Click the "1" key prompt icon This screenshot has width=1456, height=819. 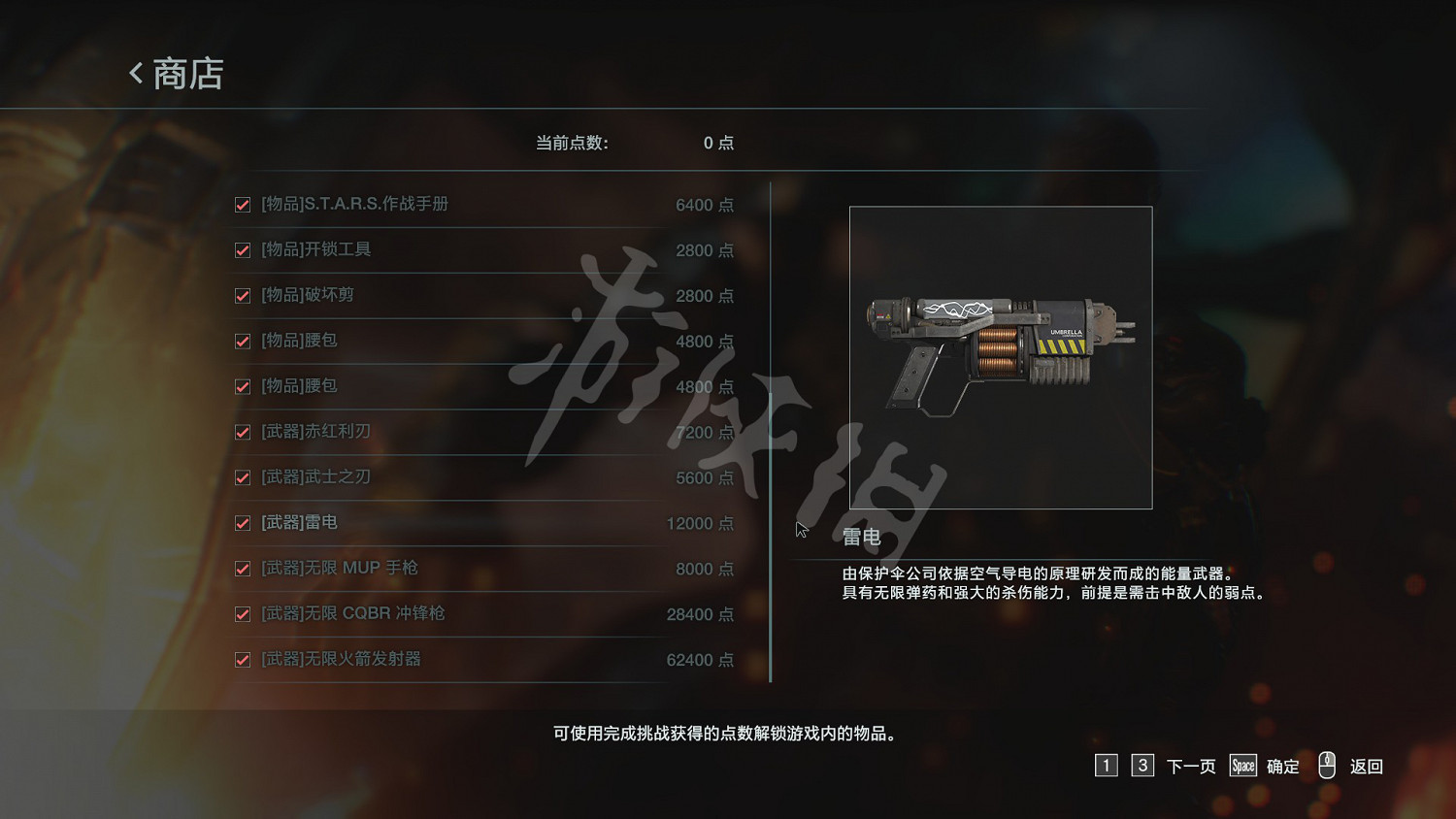1106,766
